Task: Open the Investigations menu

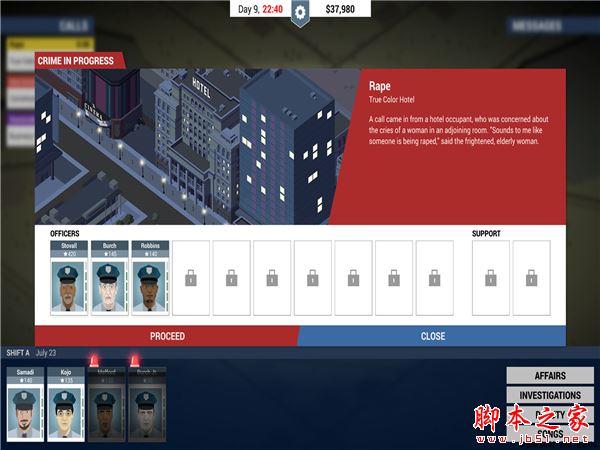Action: click(549, 395)
